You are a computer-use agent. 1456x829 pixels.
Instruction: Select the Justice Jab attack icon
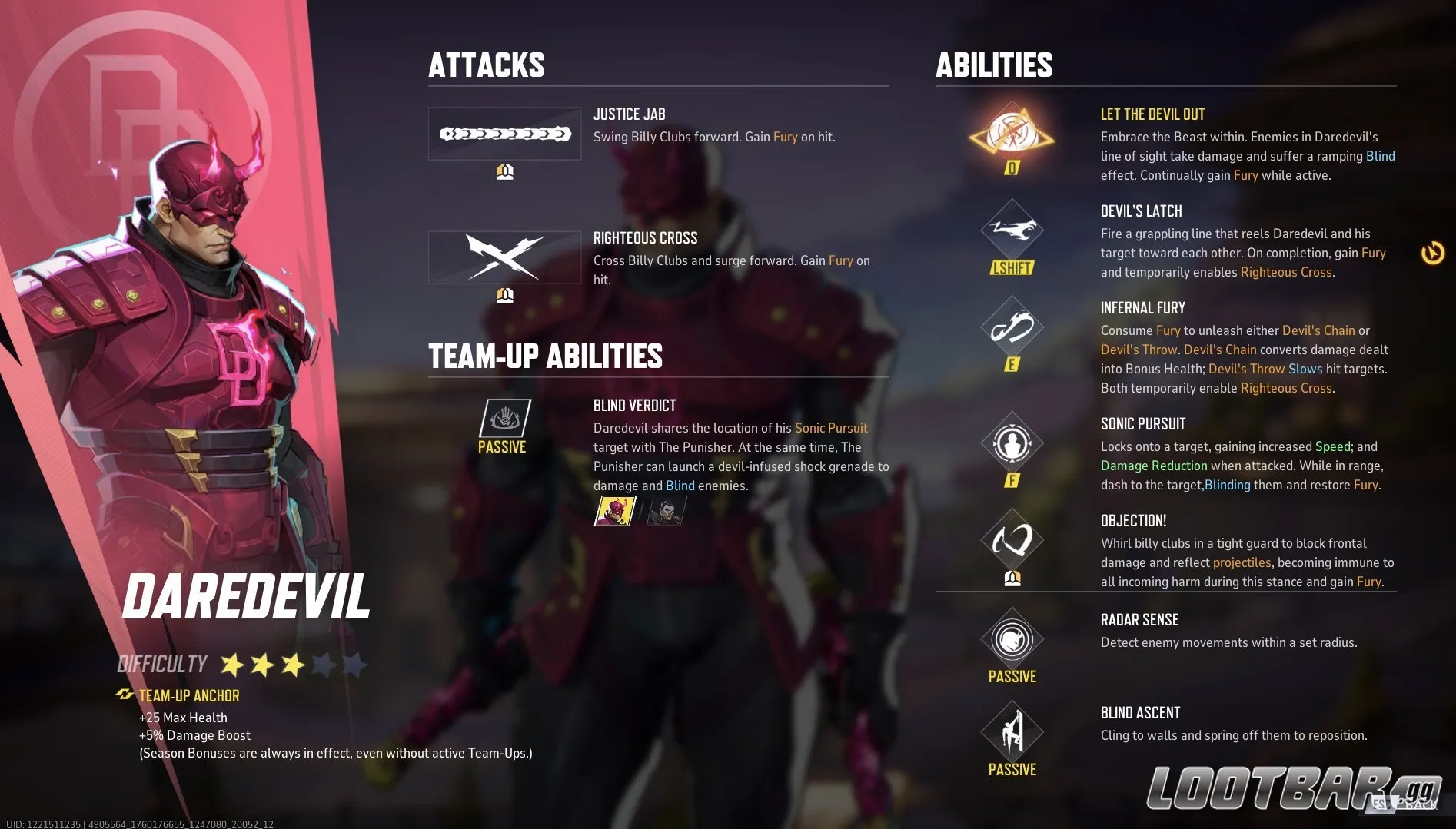tap(504, 134)
